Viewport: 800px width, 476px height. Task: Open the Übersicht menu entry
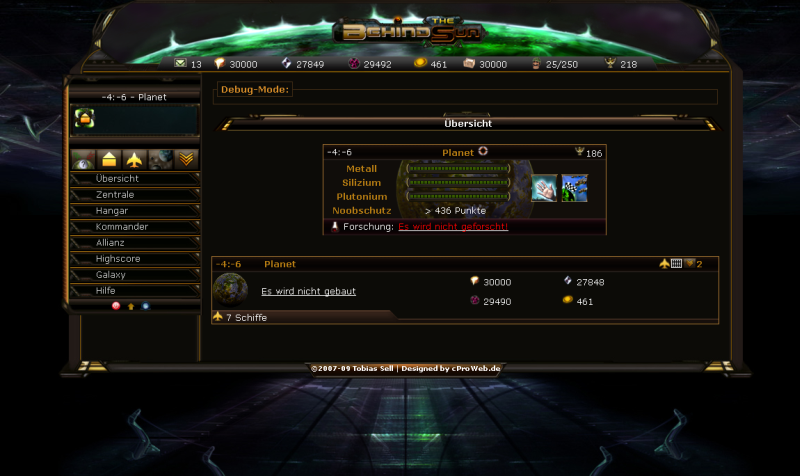coord(117,179)
